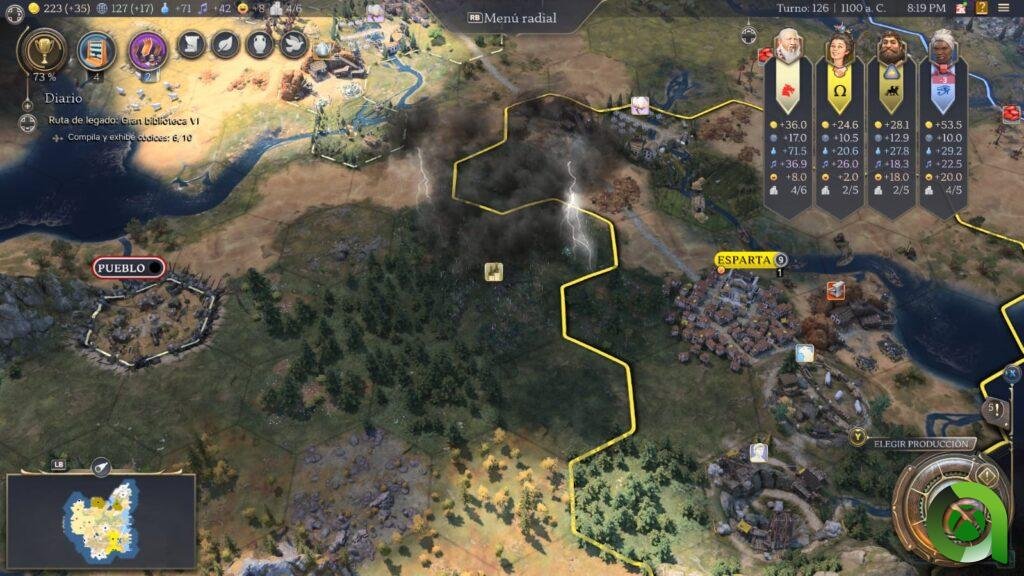Select the white-haired leader portrait

point(943,48)
